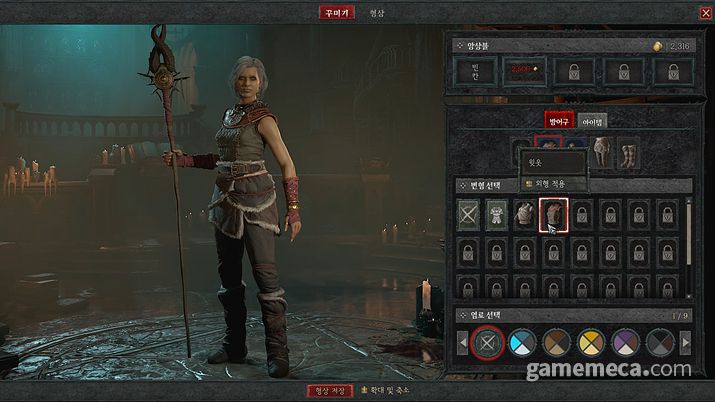Viewport: 715px width, 402px height.
Task: Show next dye page with right arrow
Action: pos(686,342)
